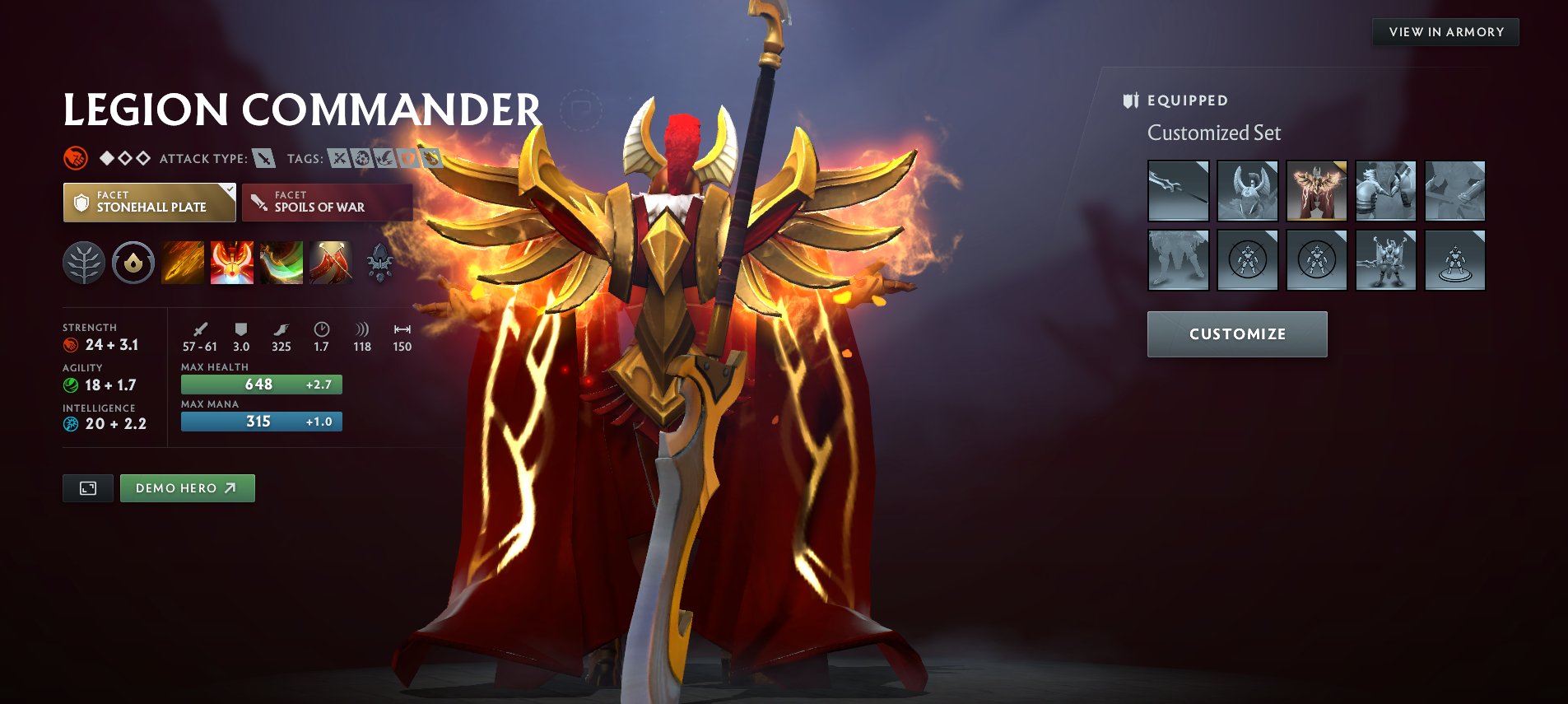Click VIEW IN ARMORY
The height and width of the screenshot is (704, 1568).
(x=1445, y=32)
